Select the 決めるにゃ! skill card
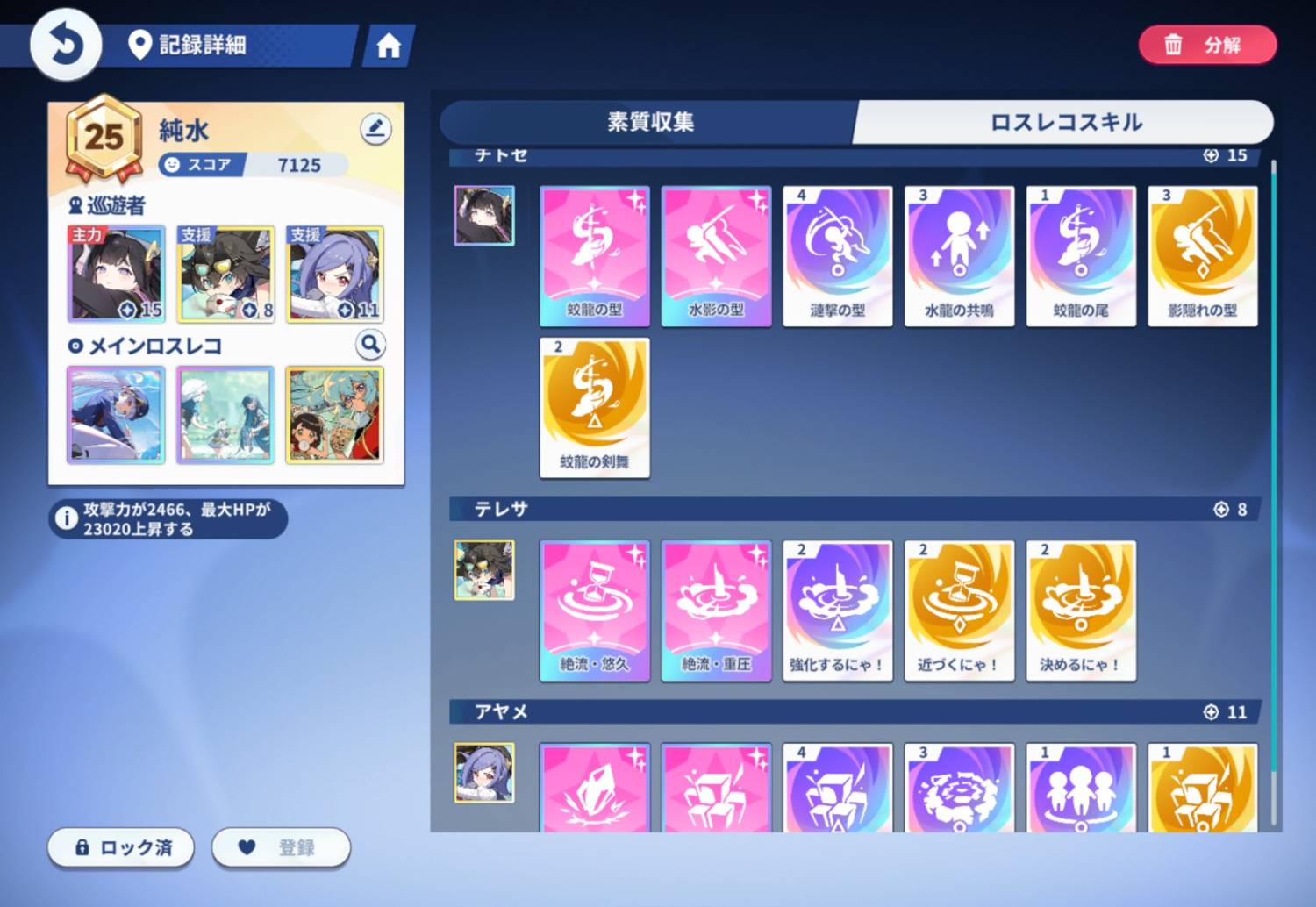The image size is (1316, 907). click(x=1081, y=610)
